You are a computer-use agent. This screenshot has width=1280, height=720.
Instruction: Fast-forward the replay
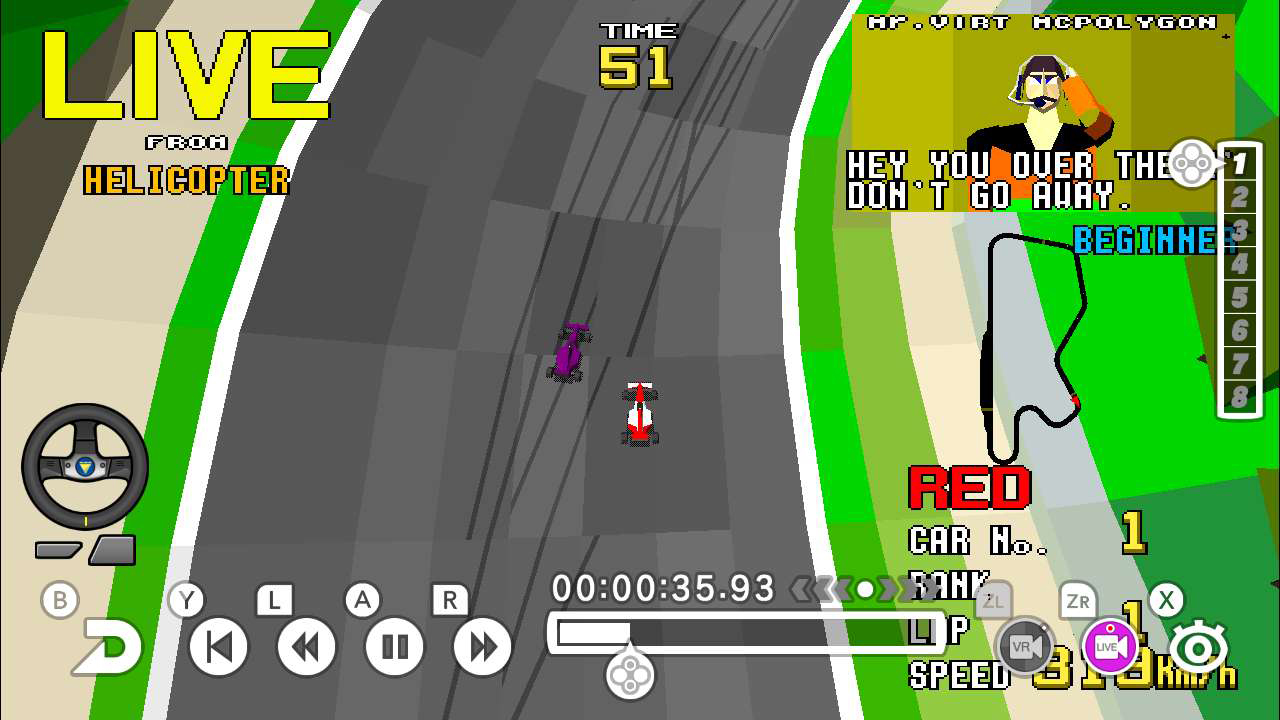481,646
